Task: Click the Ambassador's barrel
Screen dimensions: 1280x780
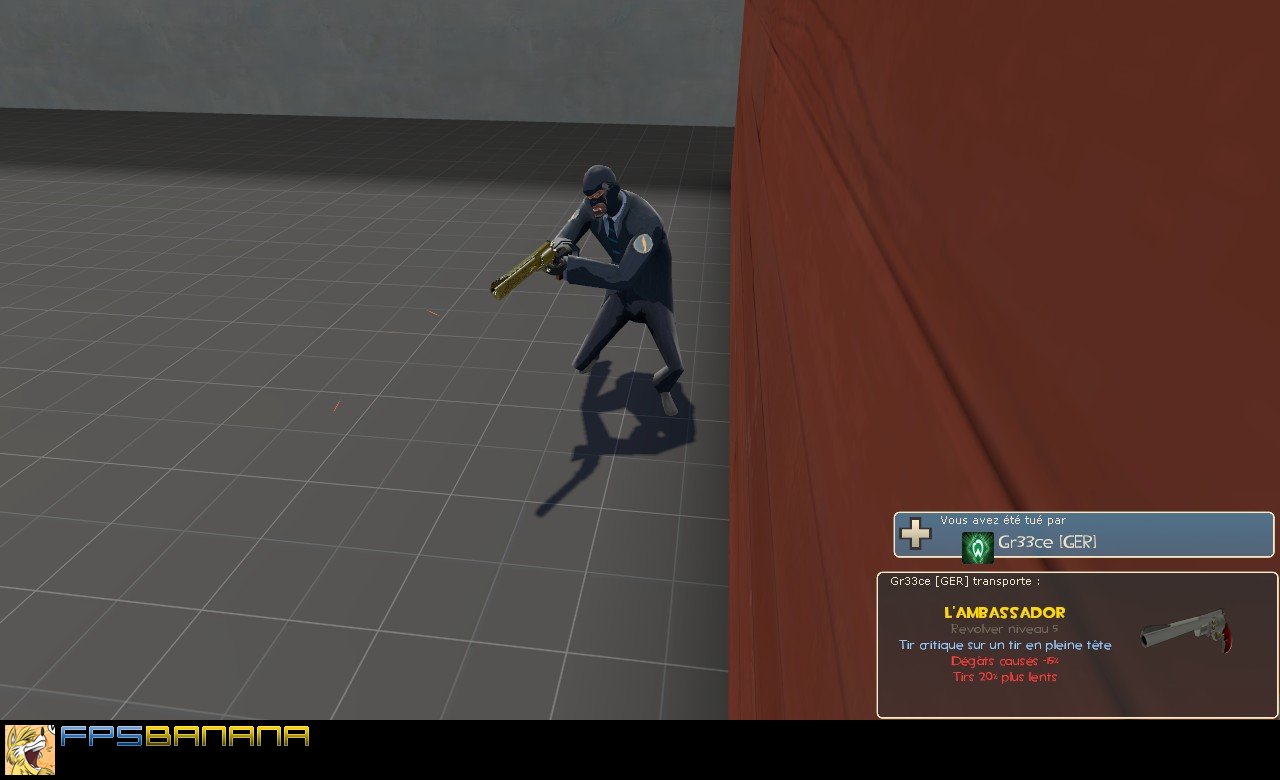Action: pos(1165,629)
